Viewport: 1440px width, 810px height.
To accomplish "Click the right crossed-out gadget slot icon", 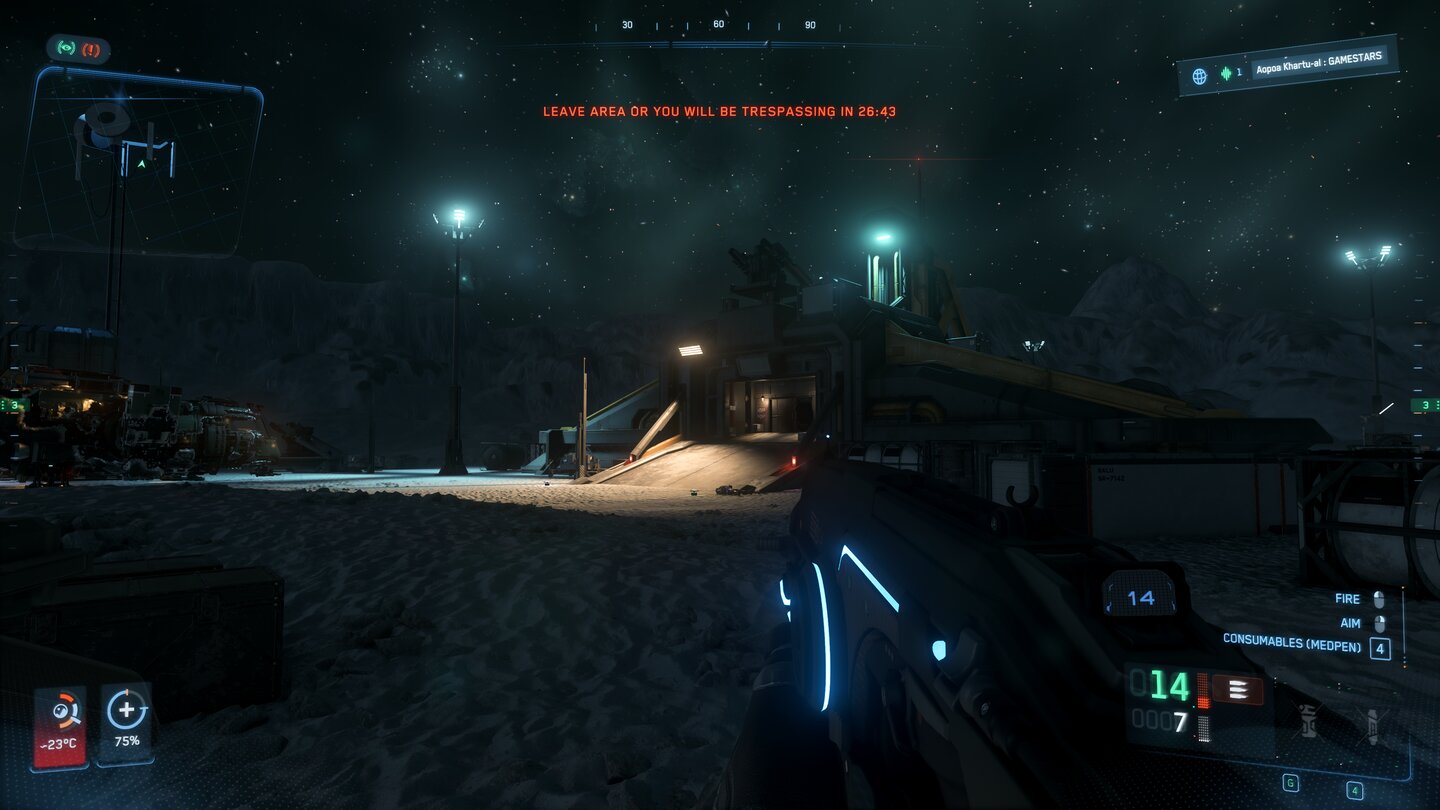I will pos(1372,724).
